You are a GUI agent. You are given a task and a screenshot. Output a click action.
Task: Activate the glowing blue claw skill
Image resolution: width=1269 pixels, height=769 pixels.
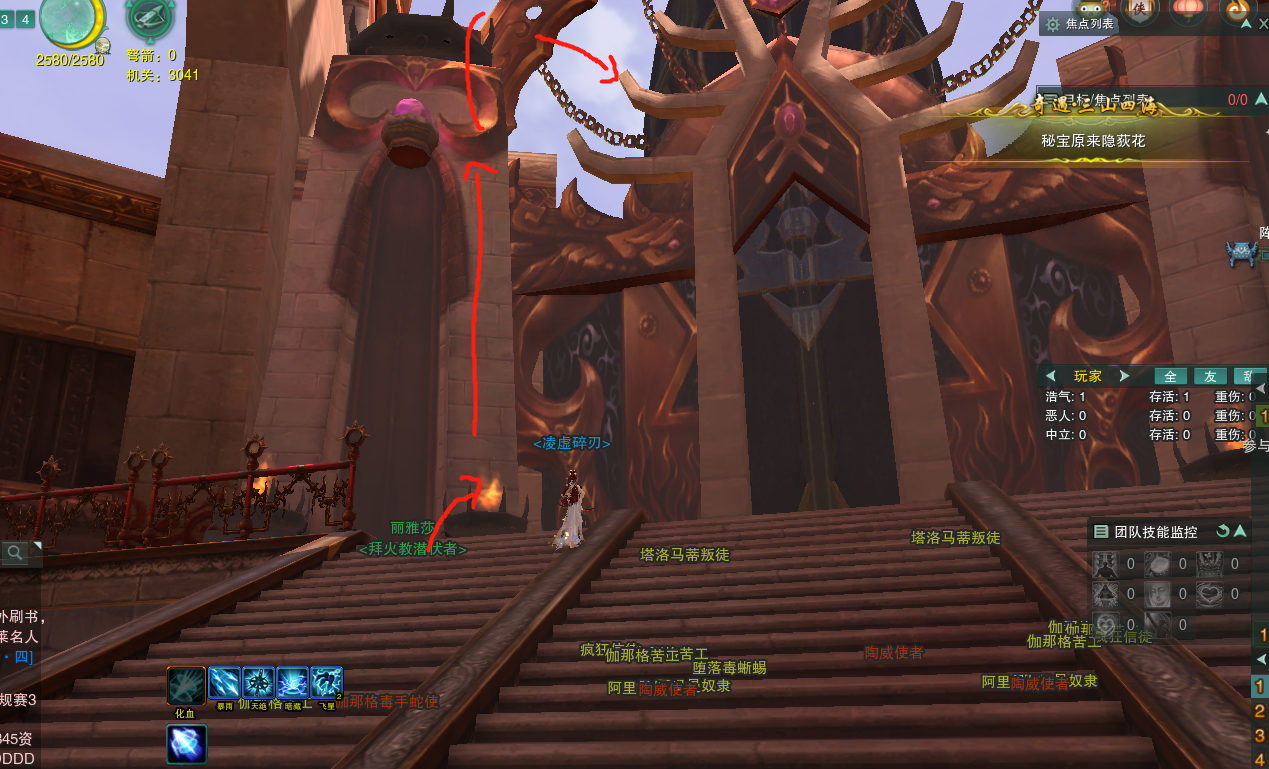(186, 745)
